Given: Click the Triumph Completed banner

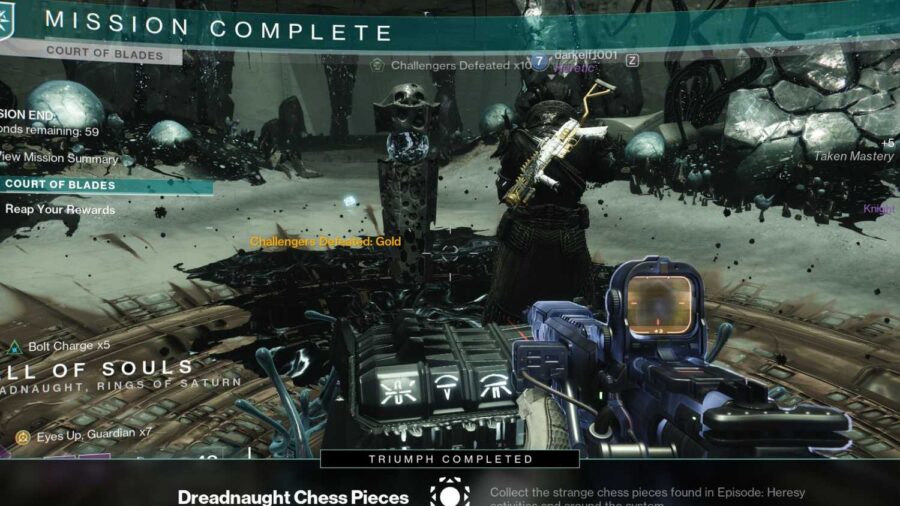Looking at the screenshot, I should coord(450,459).
